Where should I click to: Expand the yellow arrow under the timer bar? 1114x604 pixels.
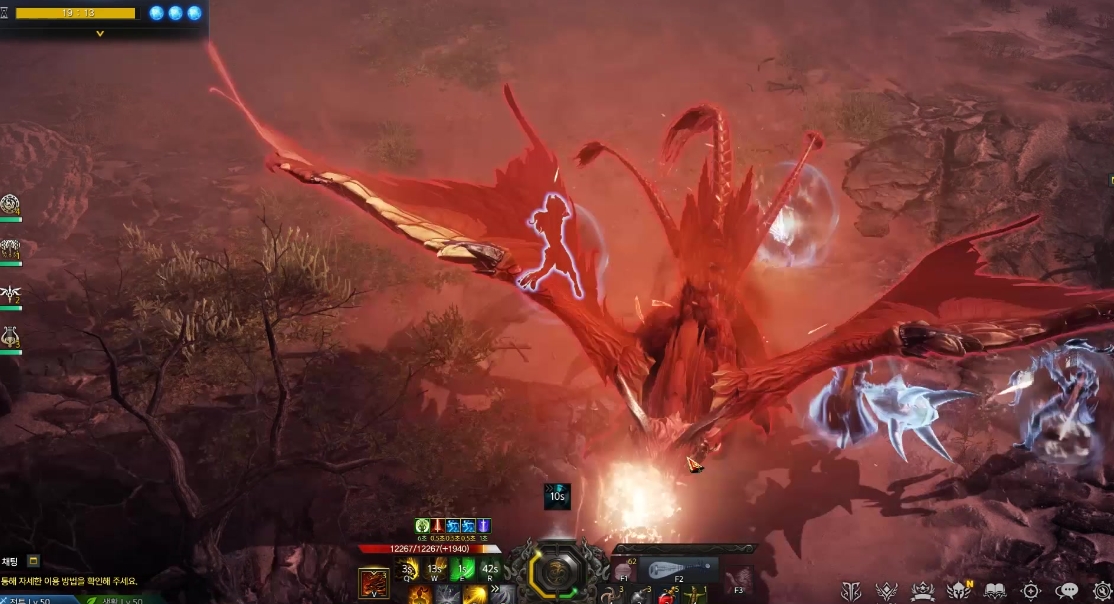(x=99, y=34)
